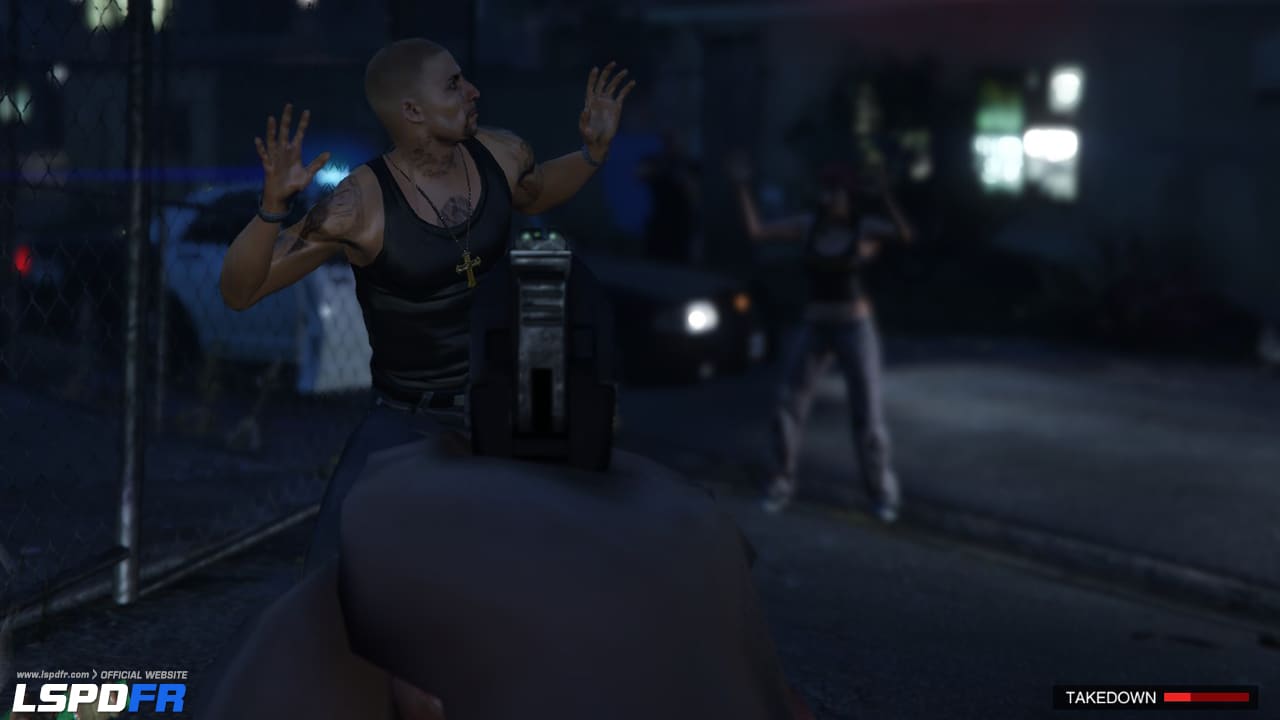The image size is (1280, 720).
Task: Click the white LSPD portion of the logo
Action: pos(68,697)
